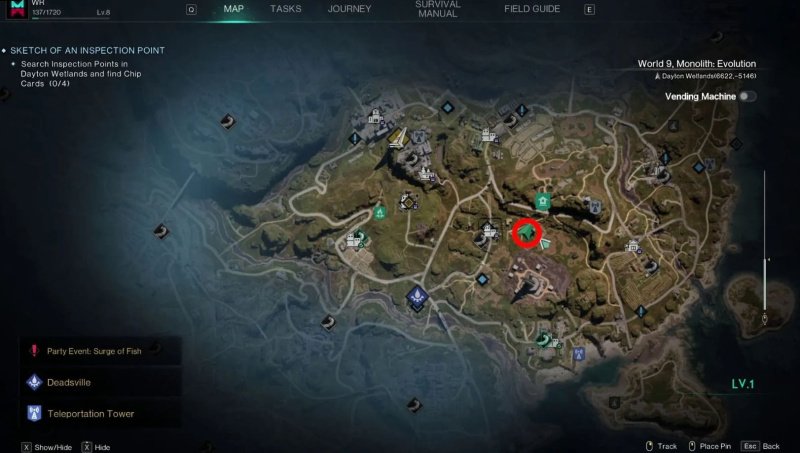Select the MAP tab
The image size is (800, 453).
pos(233,9)
